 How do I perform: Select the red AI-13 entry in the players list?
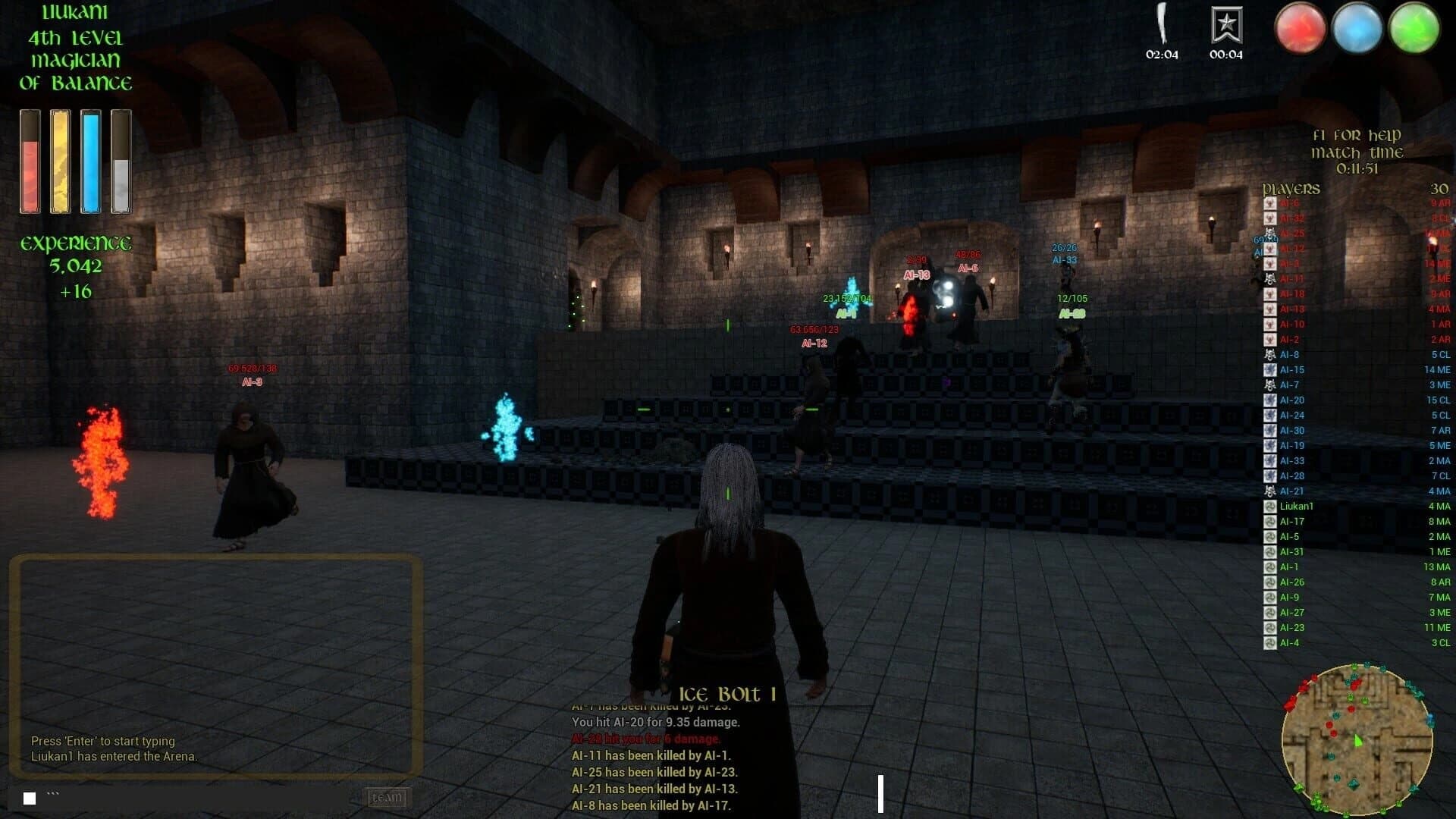(x=1291, y=309)
